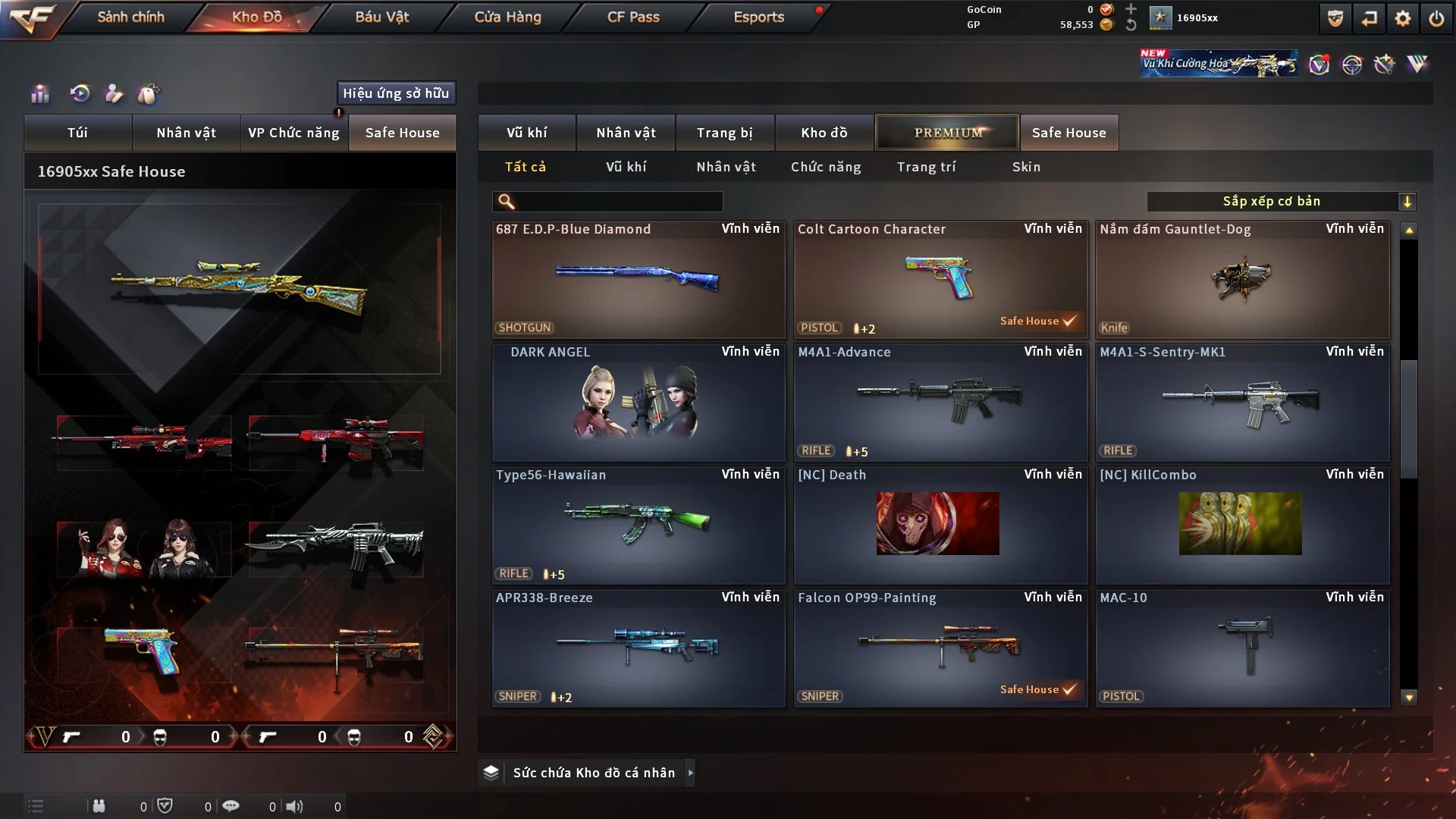This screenshot has width=1456, height=819.
Task: Pick the MAC-10 pistol item
Action: point(1242,648)
